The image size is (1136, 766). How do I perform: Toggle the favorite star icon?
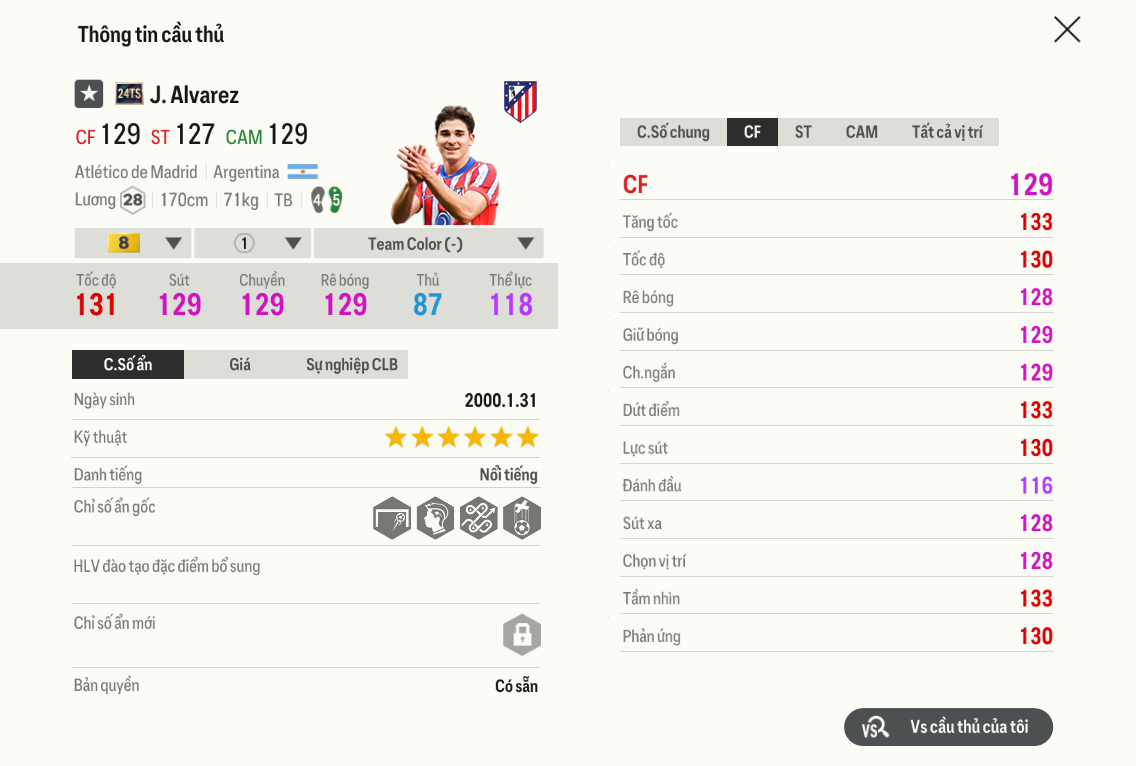tap(89, 94)
